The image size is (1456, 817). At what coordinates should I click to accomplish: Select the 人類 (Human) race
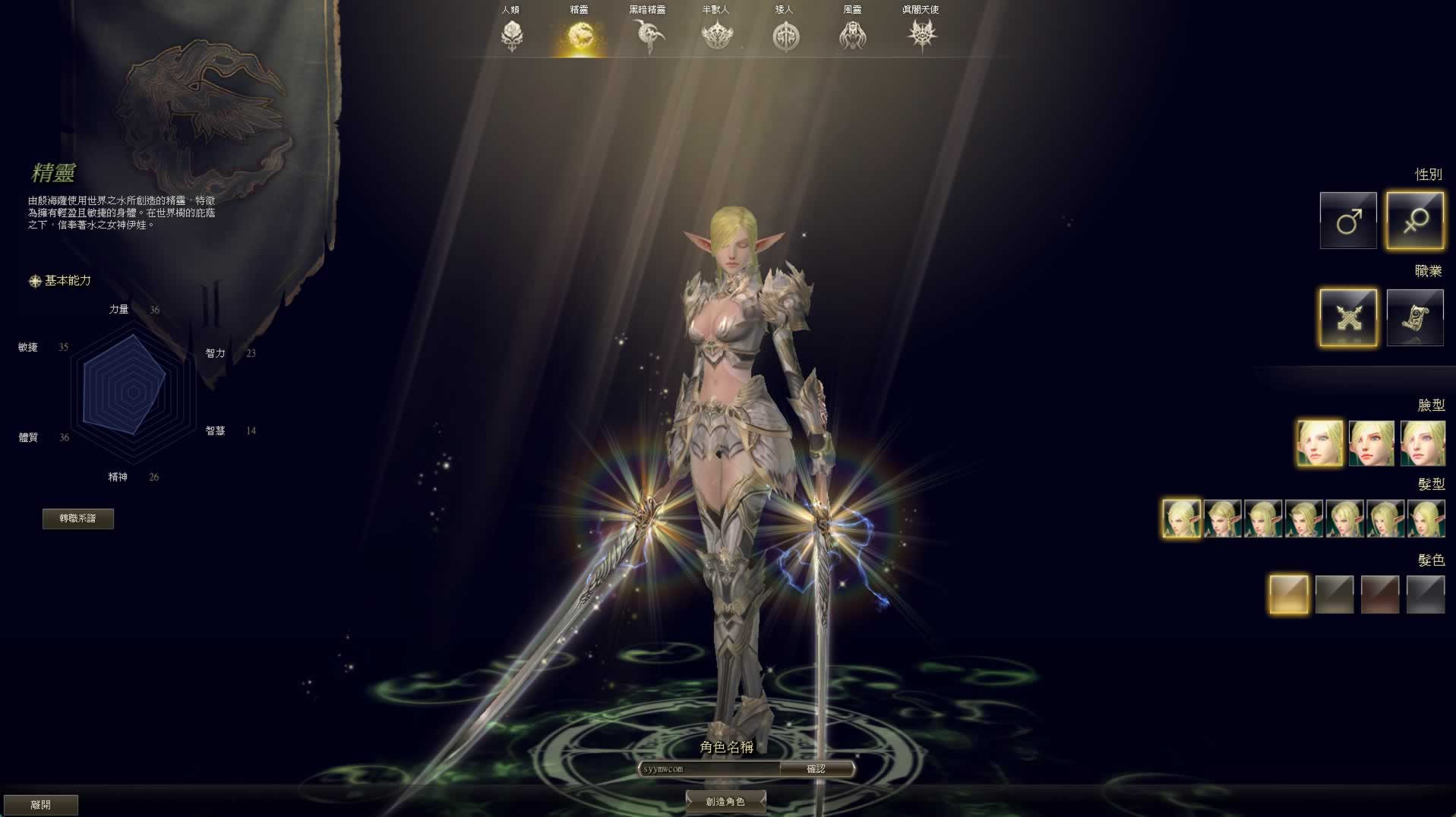click(x=511, y=33)
